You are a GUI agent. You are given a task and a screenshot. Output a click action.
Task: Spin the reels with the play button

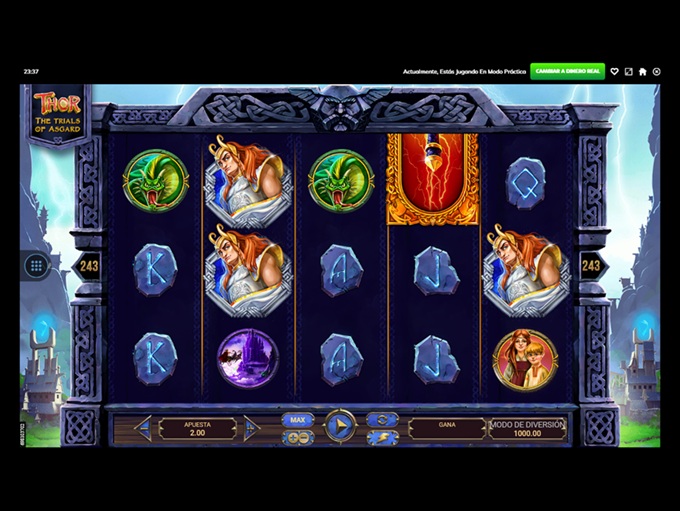coord(340,427)
